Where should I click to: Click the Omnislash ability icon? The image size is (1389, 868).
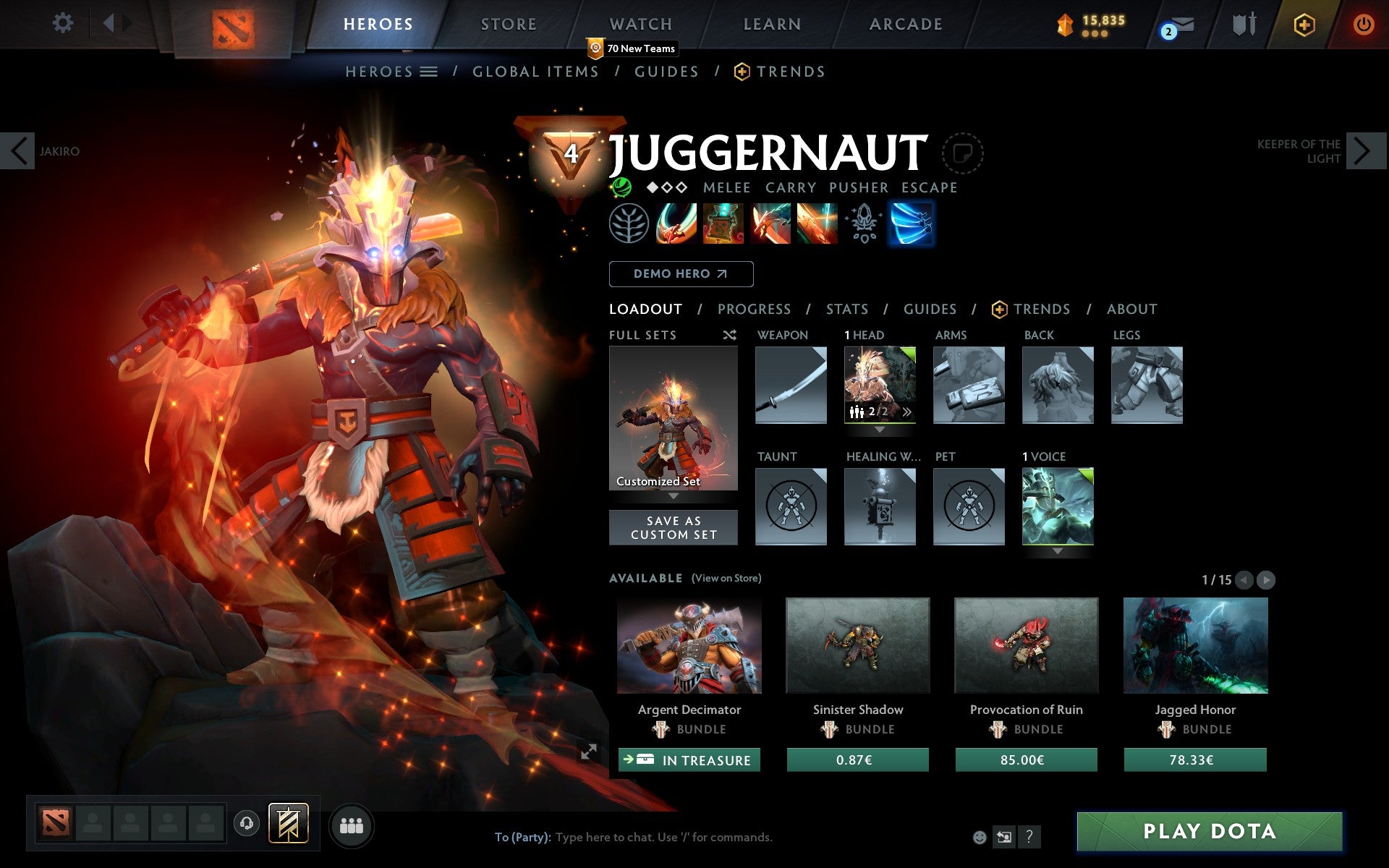click(818, 224)
